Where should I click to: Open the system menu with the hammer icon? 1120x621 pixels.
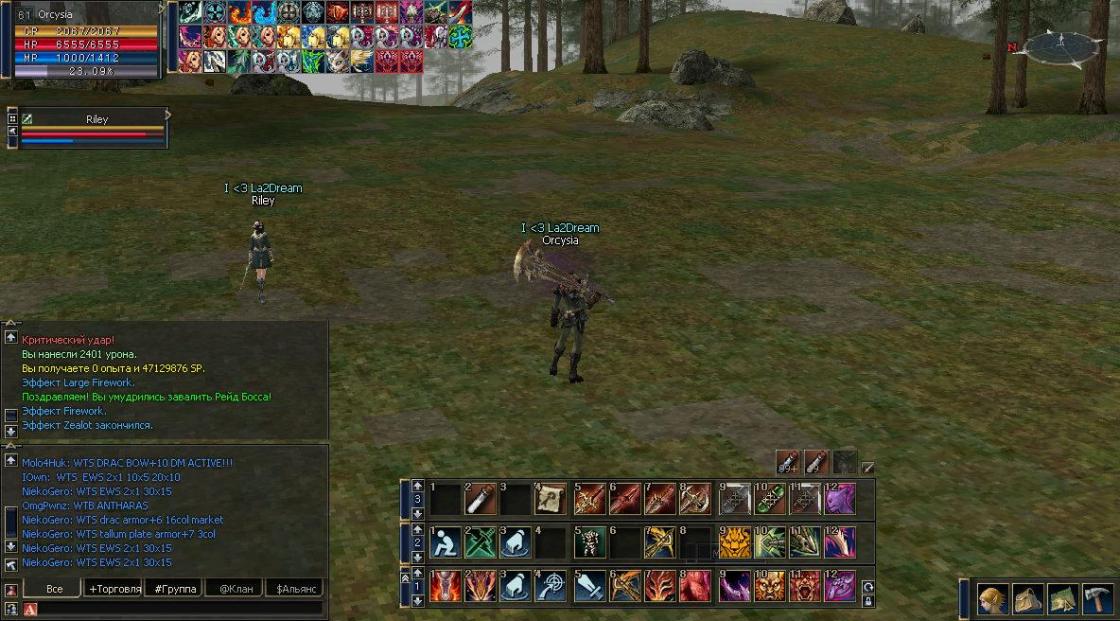1097,599
